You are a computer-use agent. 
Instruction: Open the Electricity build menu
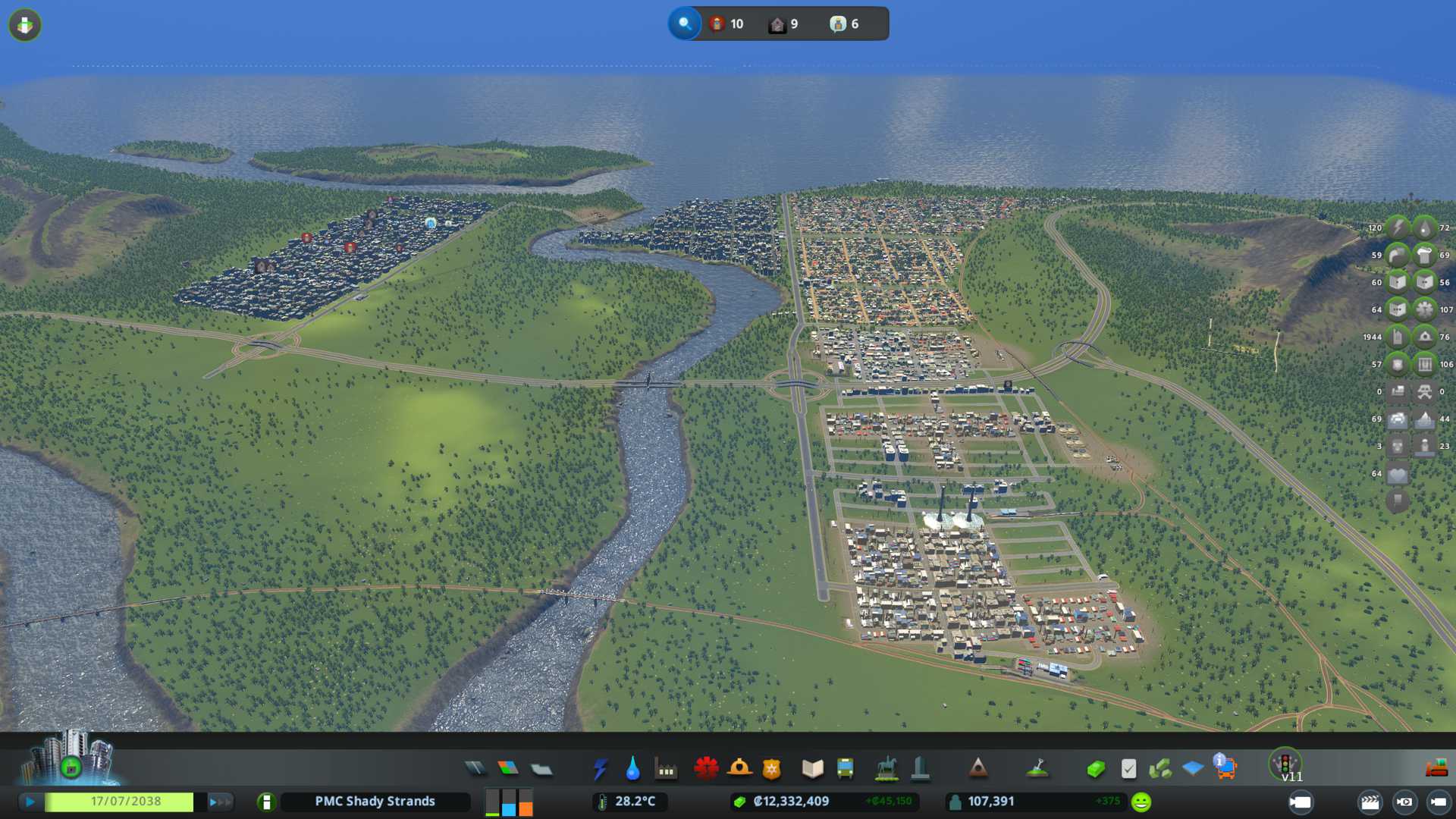point(600,769)
